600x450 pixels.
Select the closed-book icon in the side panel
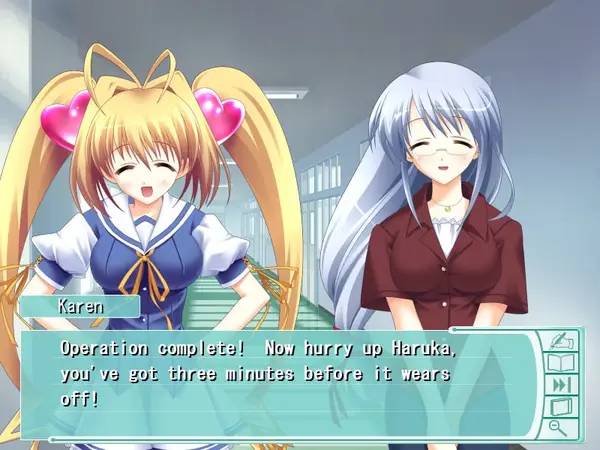pos(559,407)
